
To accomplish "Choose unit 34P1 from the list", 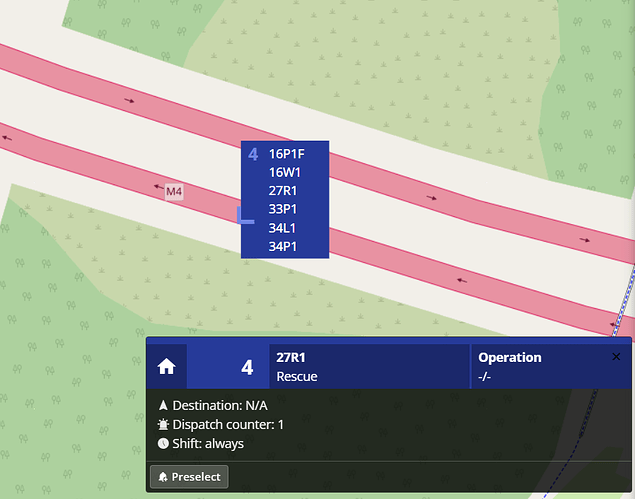I will (x=285, y=247).
